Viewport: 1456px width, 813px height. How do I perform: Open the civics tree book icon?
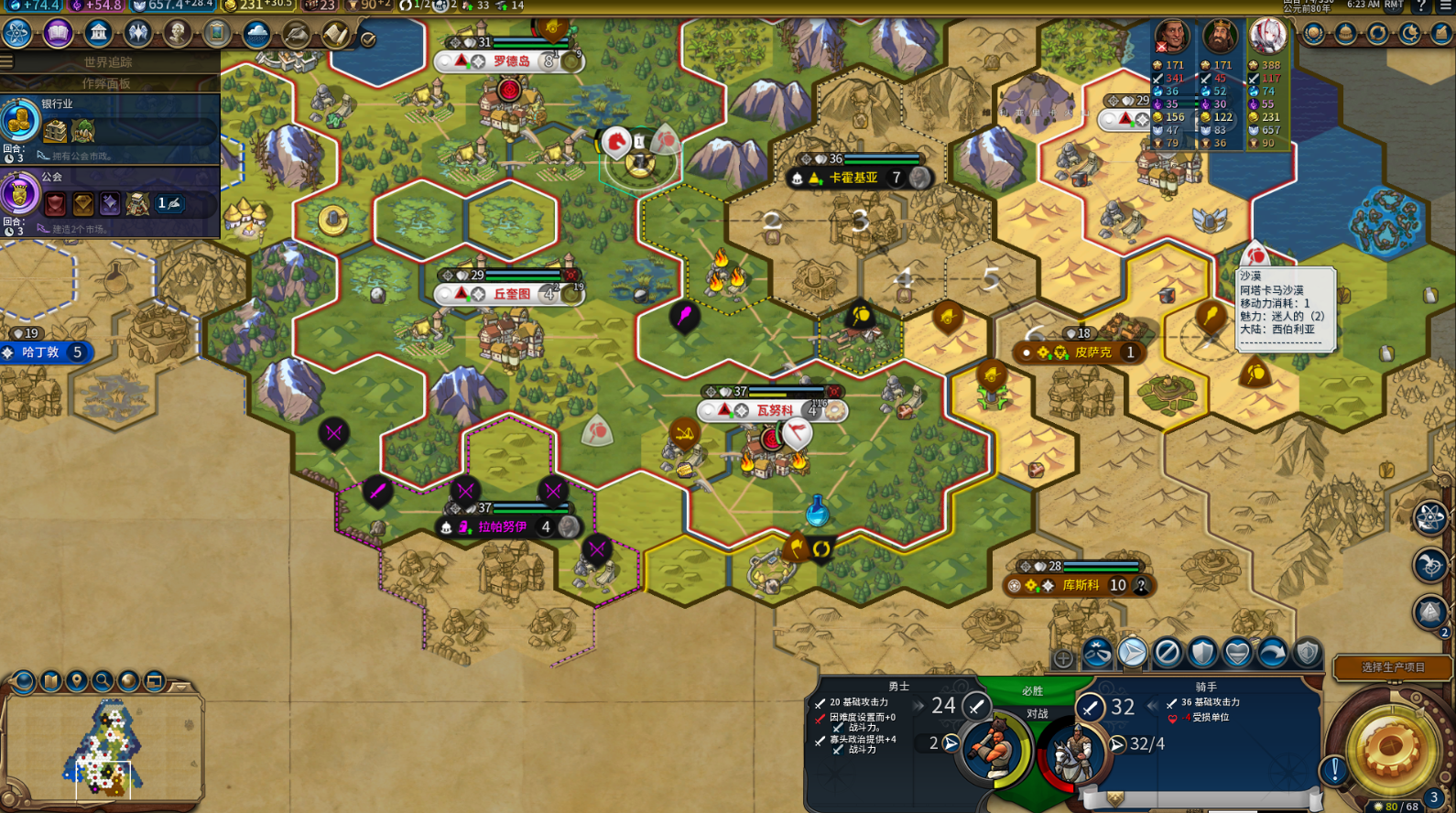(x=58, y=34)
